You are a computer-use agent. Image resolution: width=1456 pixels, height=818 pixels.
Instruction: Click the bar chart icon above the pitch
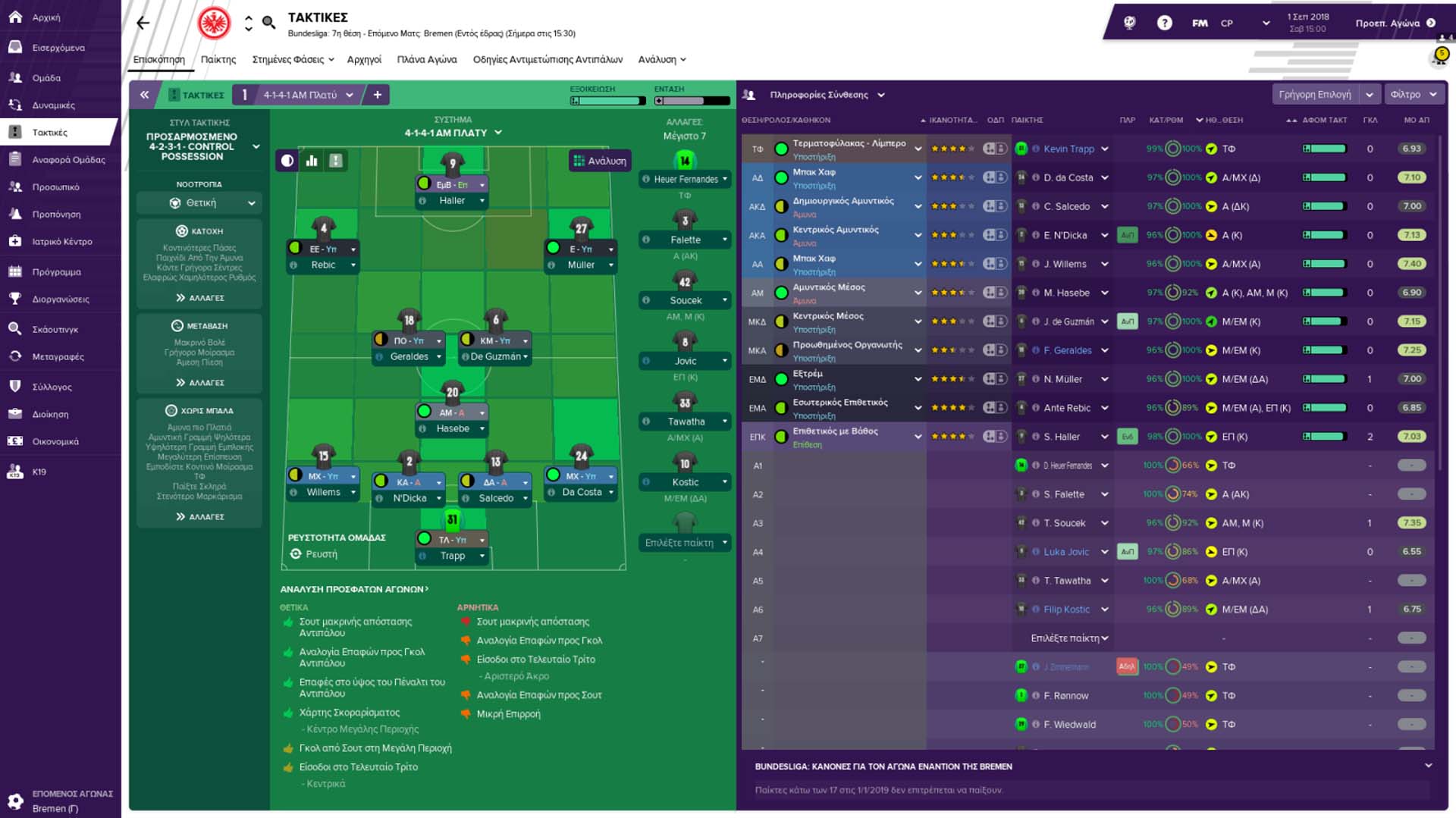click(312, 161)
